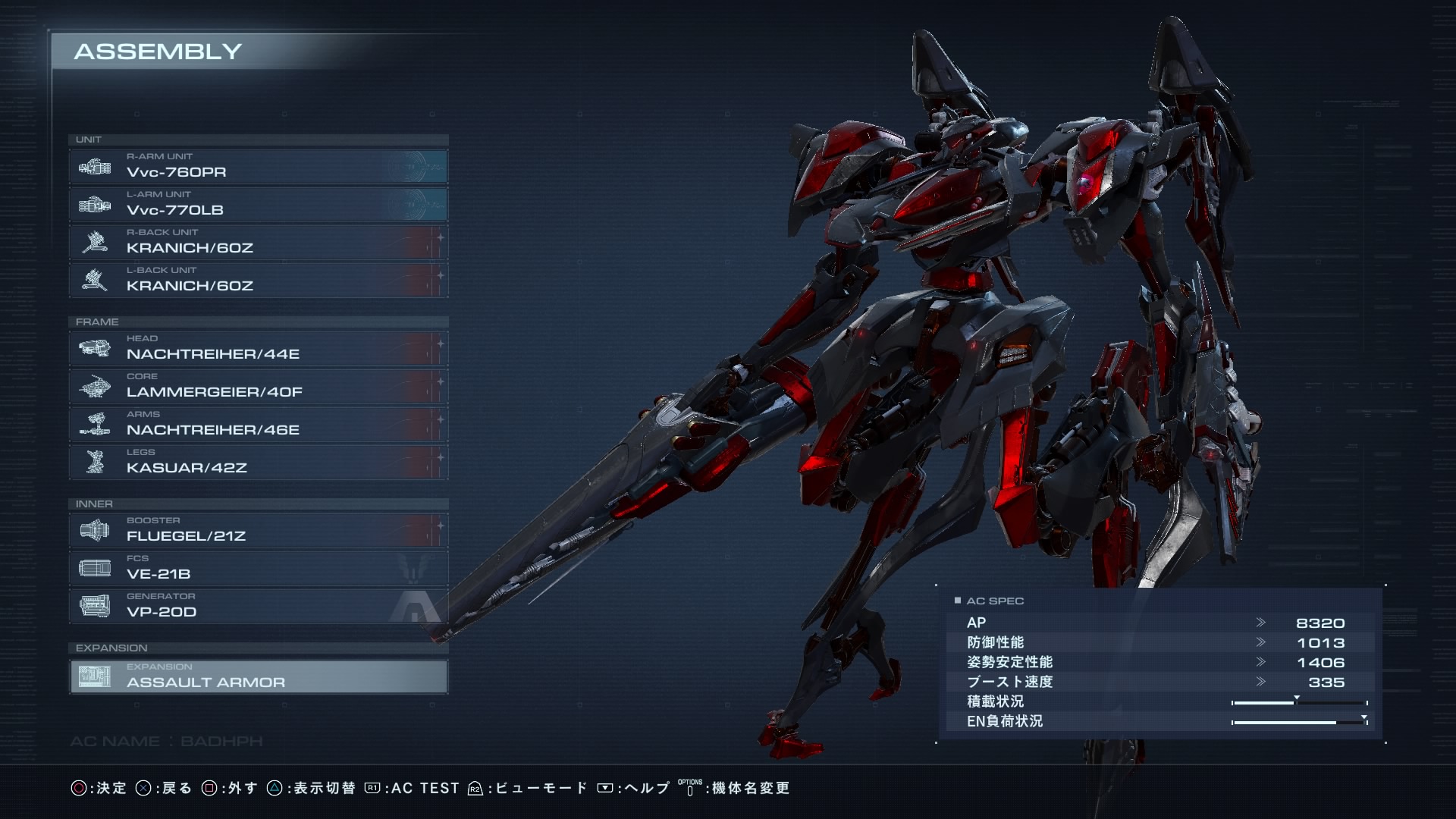Select the CORE part LAMMERGEIER/40F
The height and width of the screenshot is (819, 1456).
[258, 386]
